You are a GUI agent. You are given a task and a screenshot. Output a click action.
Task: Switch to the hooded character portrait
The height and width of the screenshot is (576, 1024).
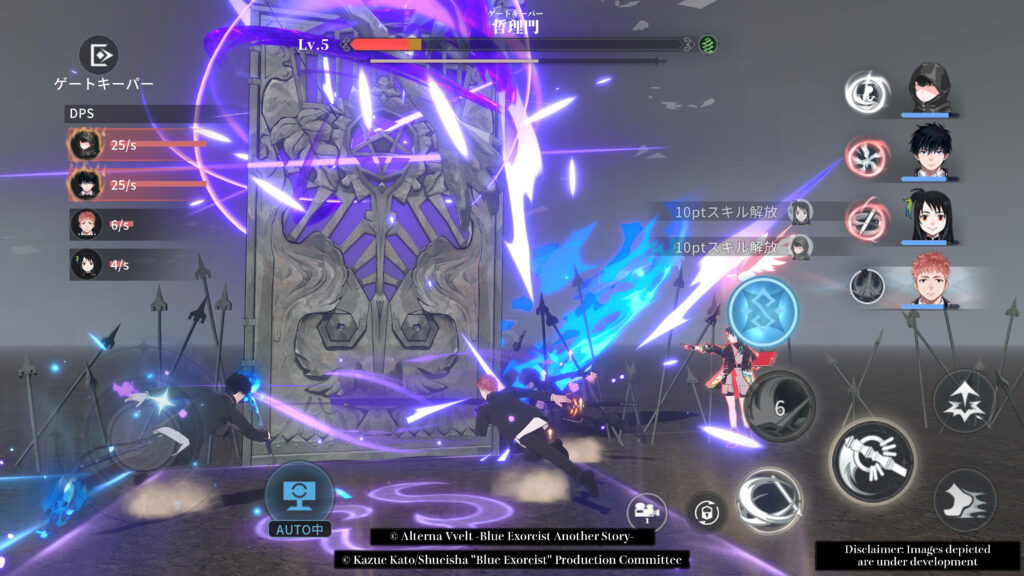click(x=931, y=87)
